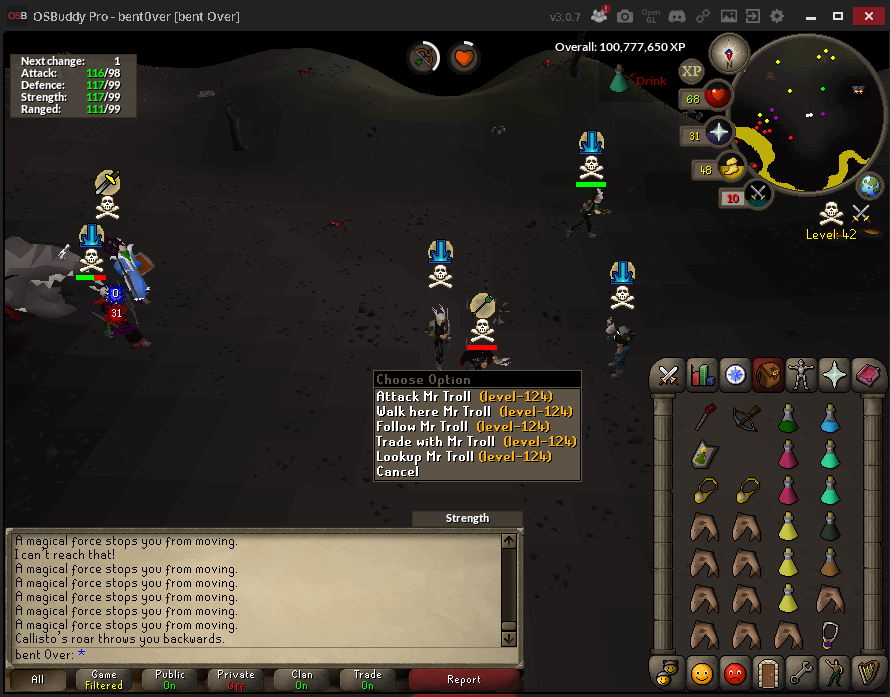
Task: Click the compass to face north
Action: pos(727,53)
